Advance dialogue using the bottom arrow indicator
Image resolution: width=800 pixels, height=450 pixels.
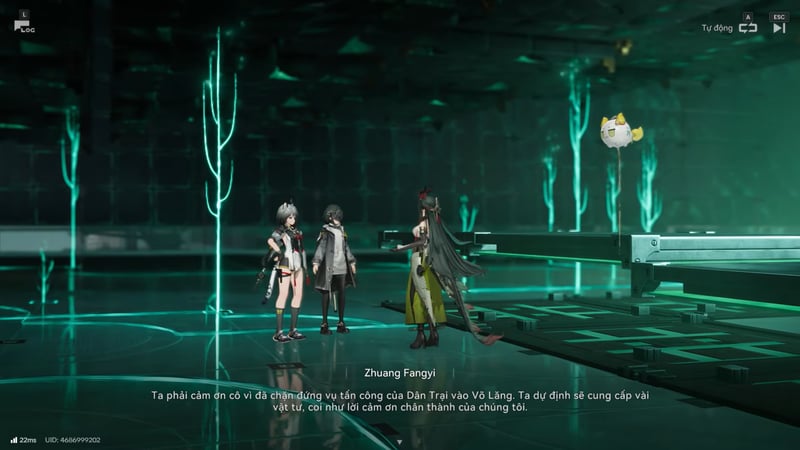pos(399,440)
